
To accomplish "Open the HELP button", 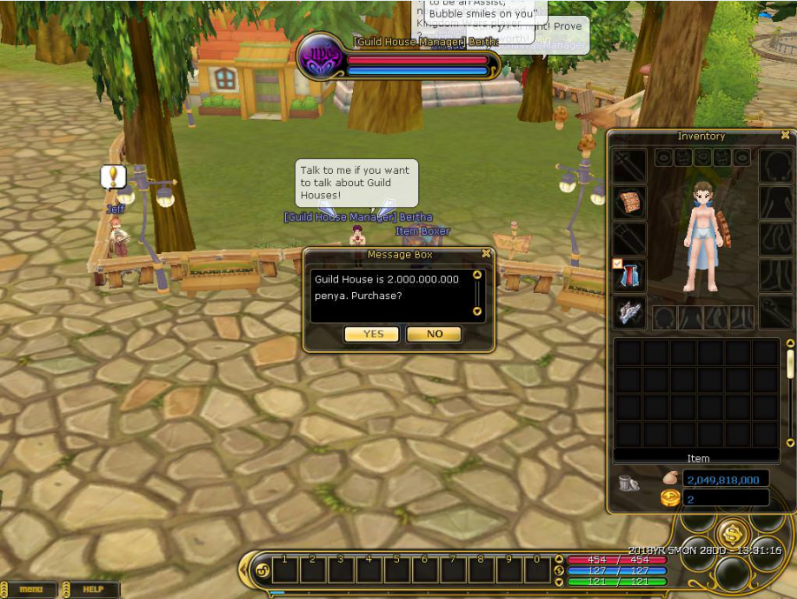I will pyautogui.click(x=93, y=590).
